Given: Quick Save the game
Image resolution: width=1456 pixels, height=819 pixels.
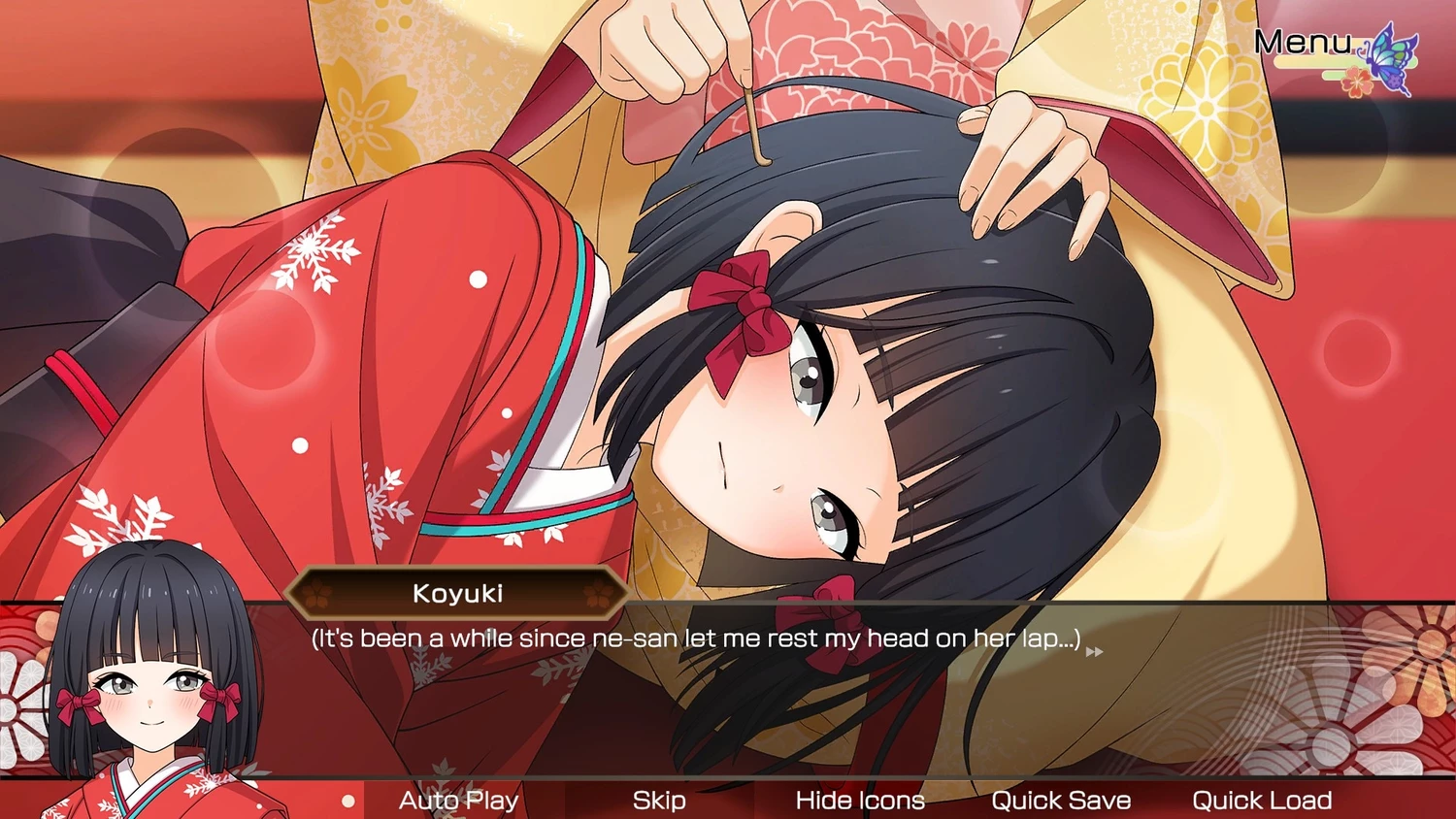Looking at the screenshot, I should click(1061, 801).
